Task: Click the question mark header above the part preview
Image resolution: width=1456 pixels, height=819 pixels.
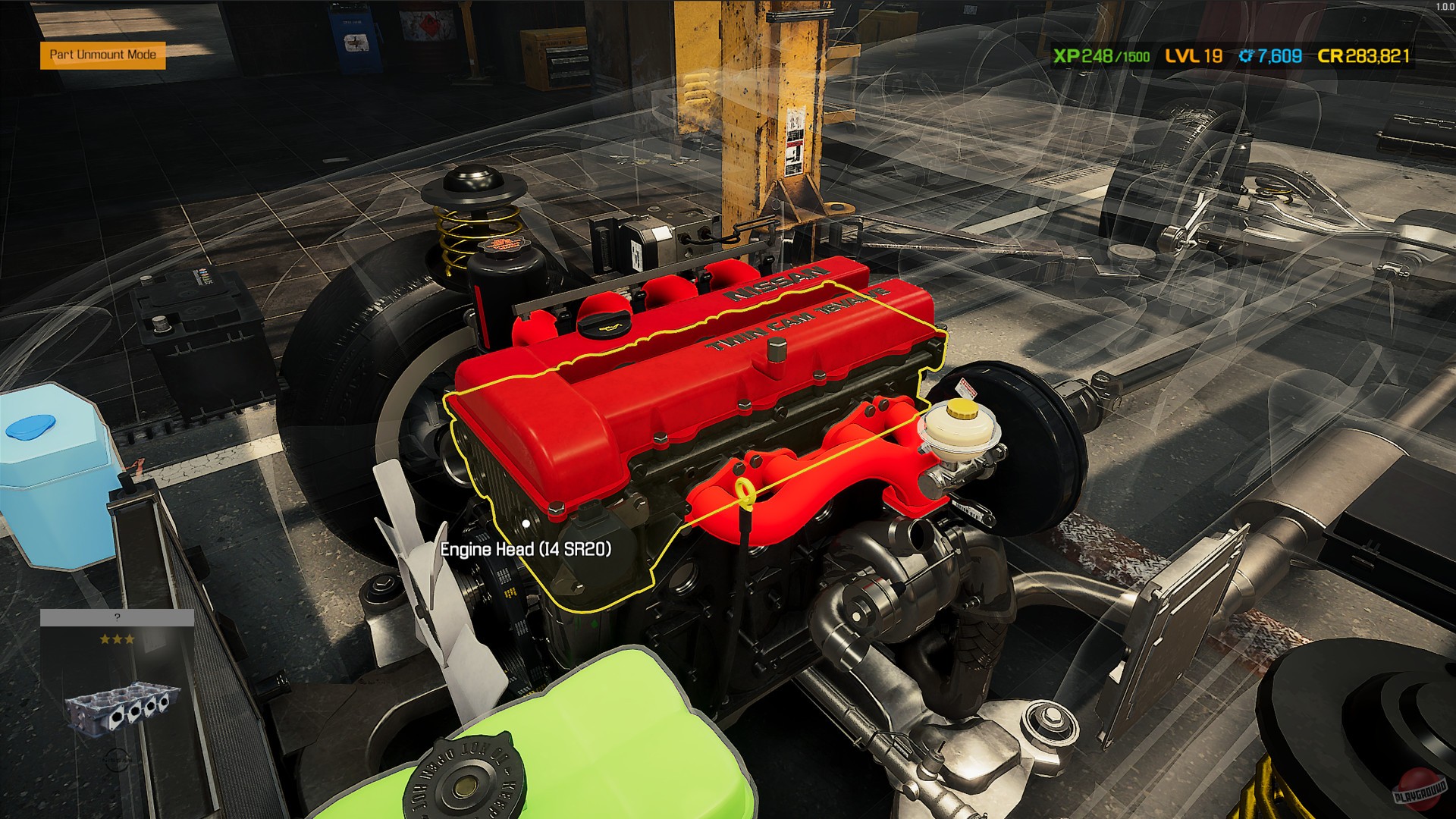Action: [x=118, y=616]
